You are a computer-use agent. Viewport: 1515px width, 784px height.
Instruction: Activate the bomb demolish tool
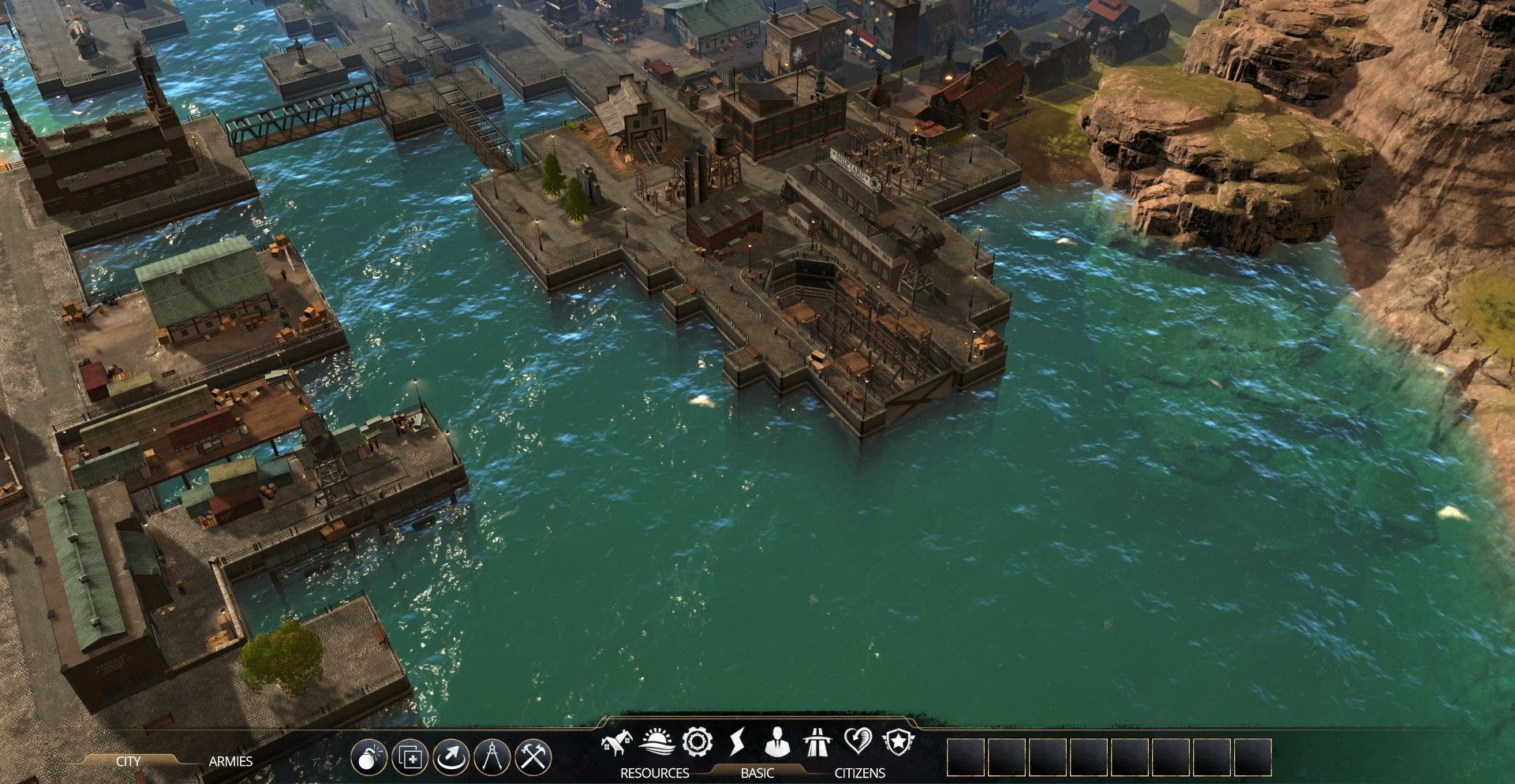[x=368, y=758]
